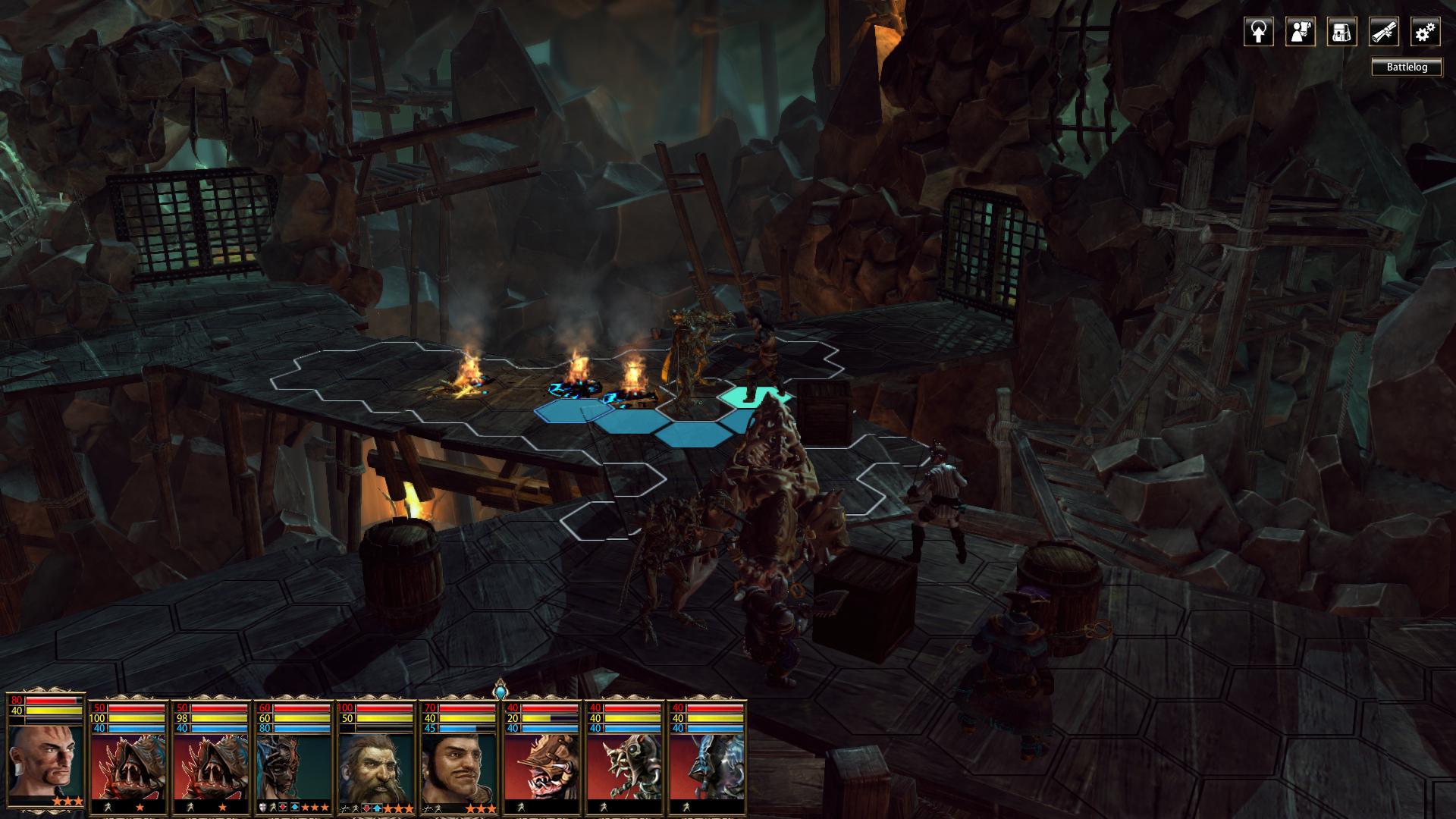
Task: Click the circled up-arrow icon
Action: pos(1258,33)
